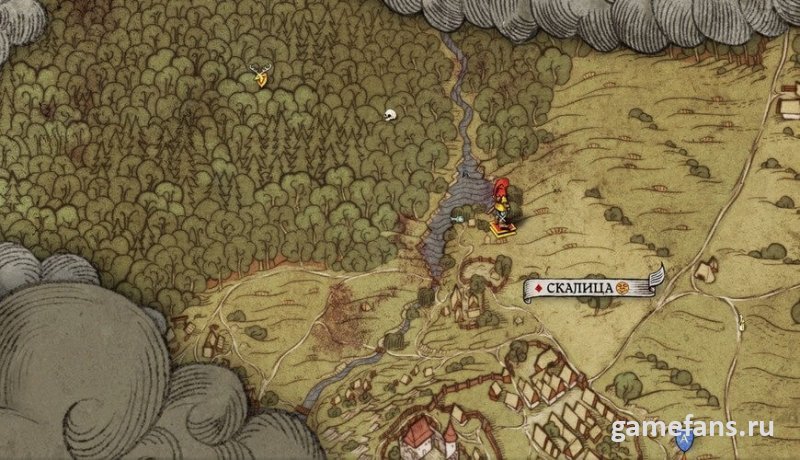Click the skull marker in the forest

390,116
